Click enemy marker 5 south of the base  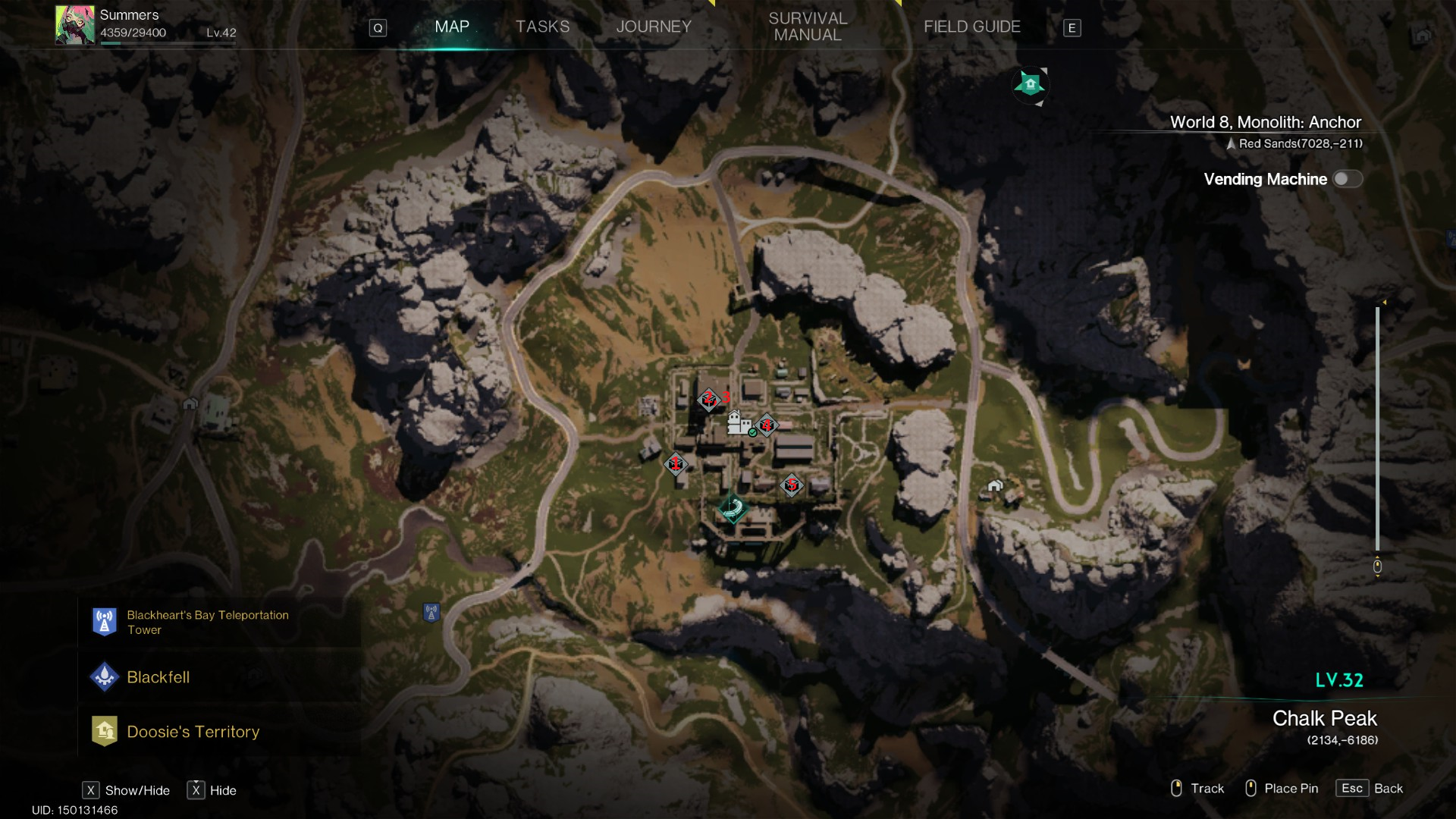pos(791,486)
